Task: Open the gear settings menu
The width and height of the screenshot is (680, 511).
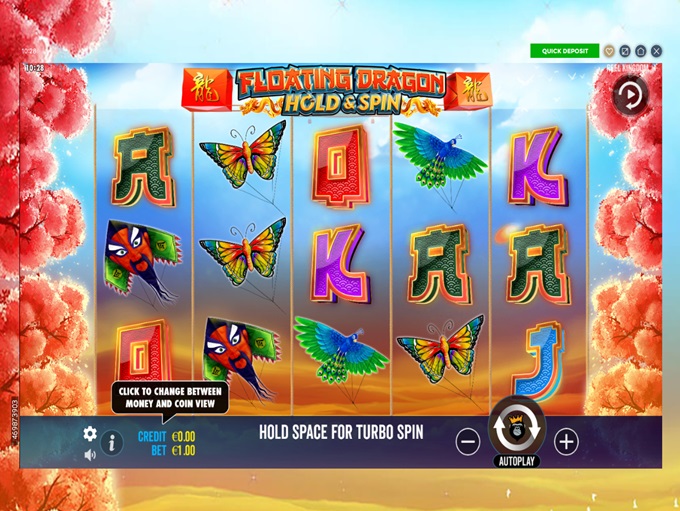Action: coord(90,434)
